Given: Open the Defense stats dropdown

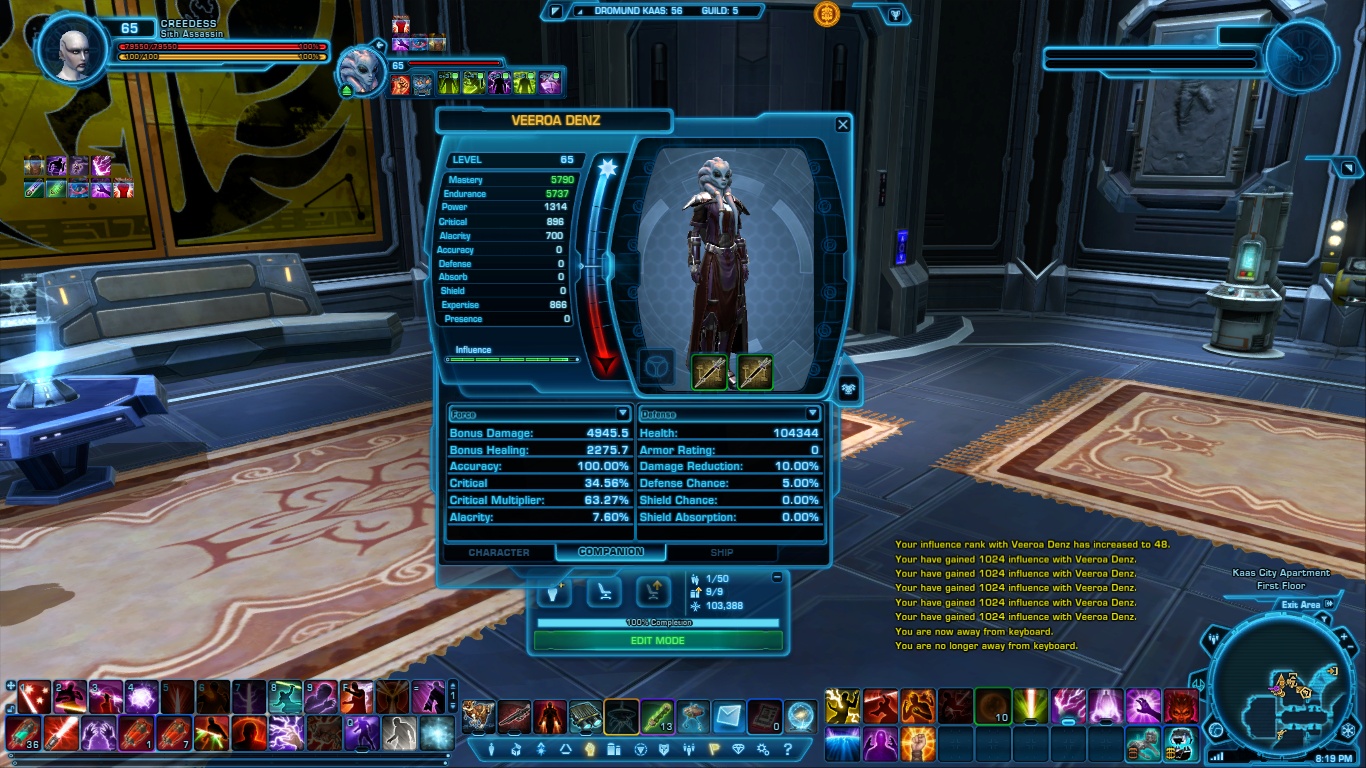Looking at the screenshot, I should point(812,414).
